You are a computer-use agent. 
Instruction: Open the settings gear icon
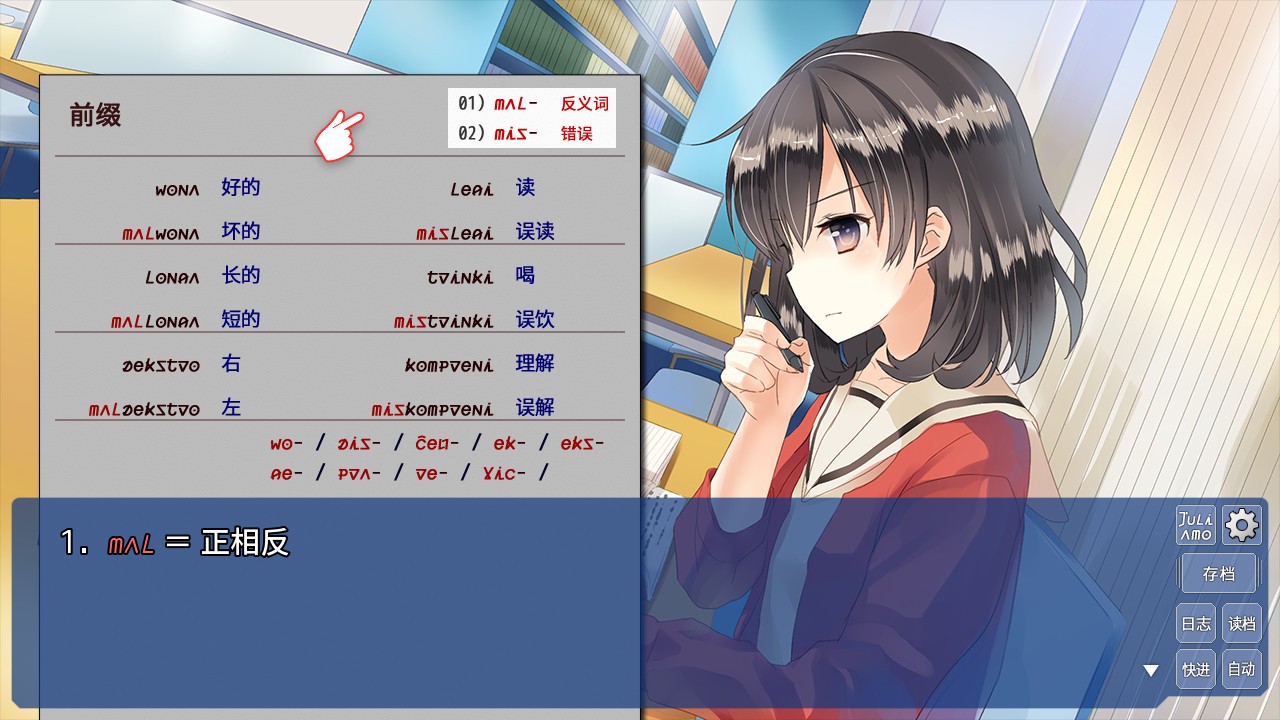[x=1241, y=523]
